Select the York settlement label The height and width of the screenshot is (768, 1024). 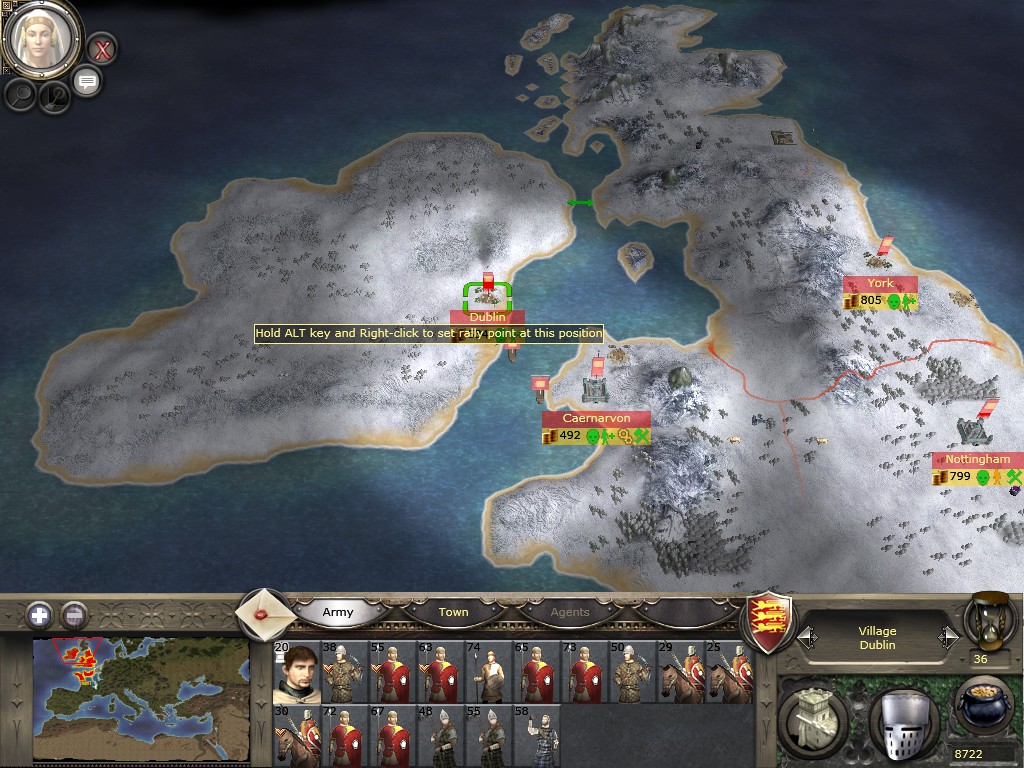880,284
